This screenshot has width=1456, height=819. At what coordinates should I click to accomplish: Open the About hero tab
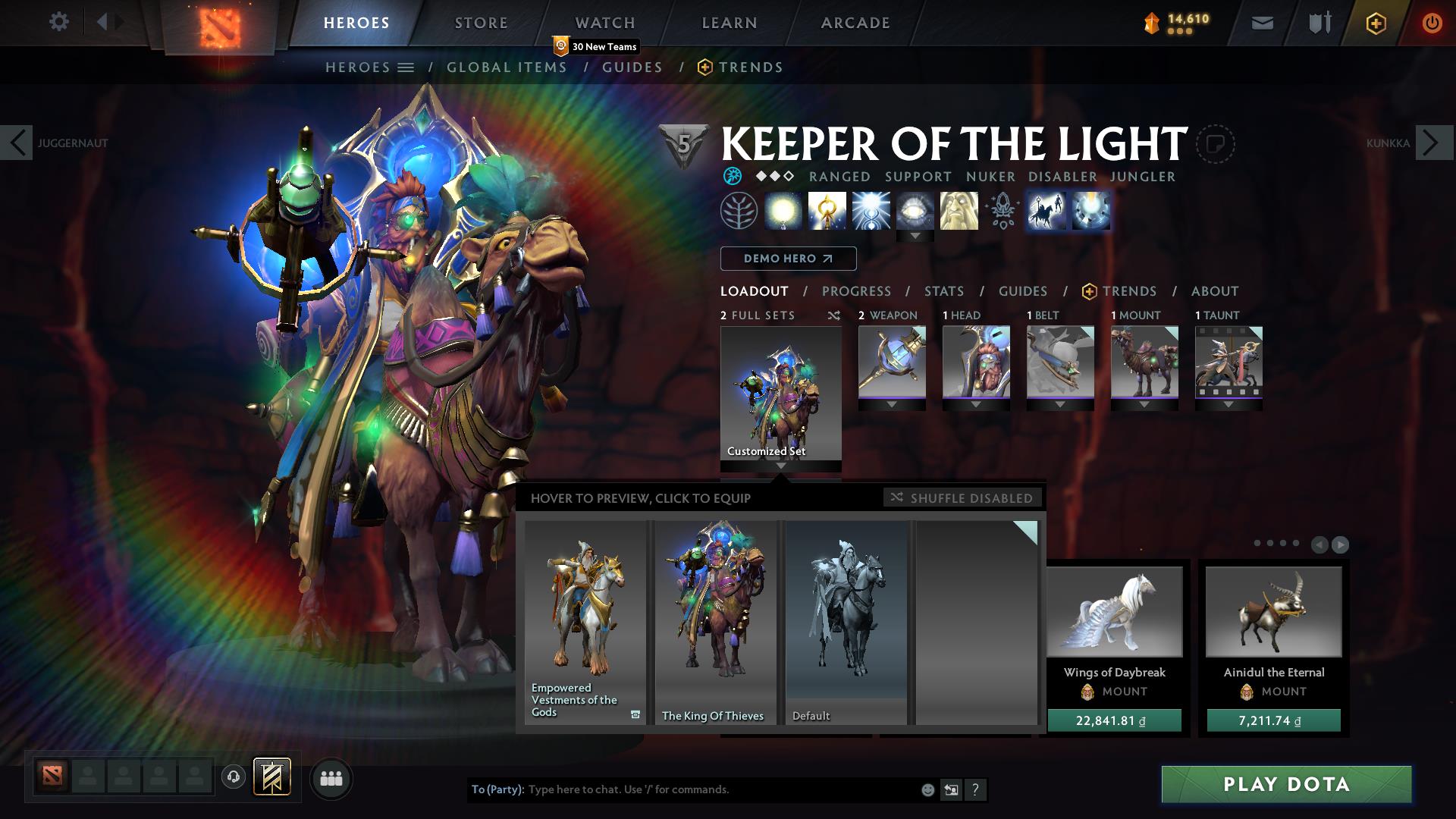1214,291
